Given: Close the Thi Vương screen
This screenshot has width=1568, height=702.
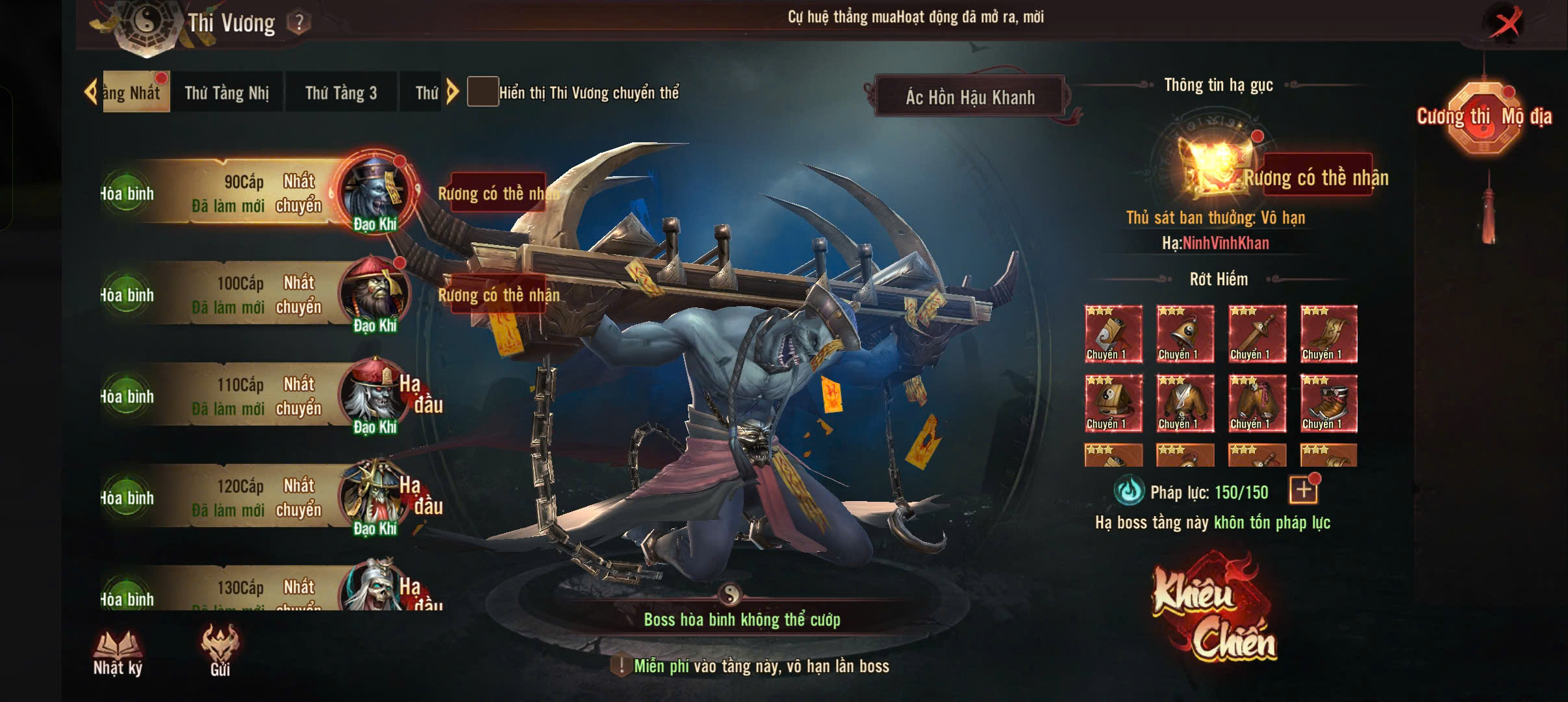Looking at the screenshot, I should point(1505,25).
